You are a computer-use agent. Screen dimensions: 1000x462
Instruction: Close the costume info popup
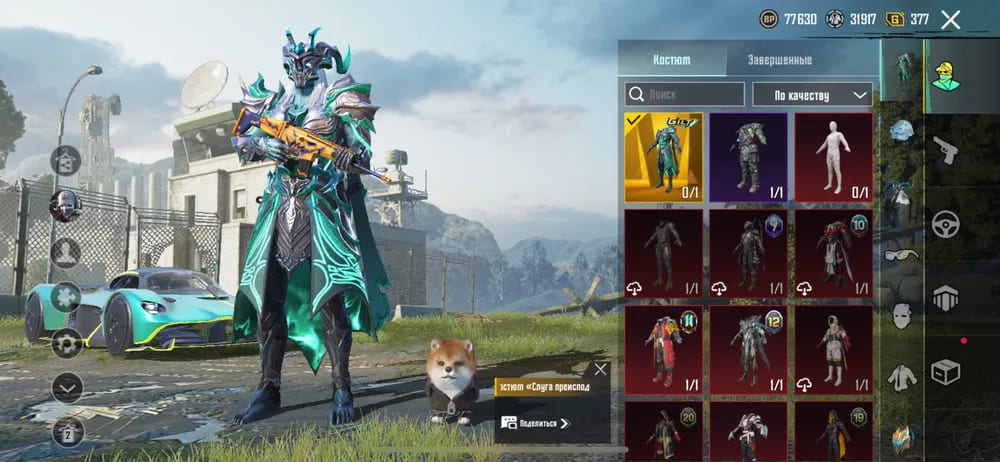pyautogui.click(x=599, y=369)
